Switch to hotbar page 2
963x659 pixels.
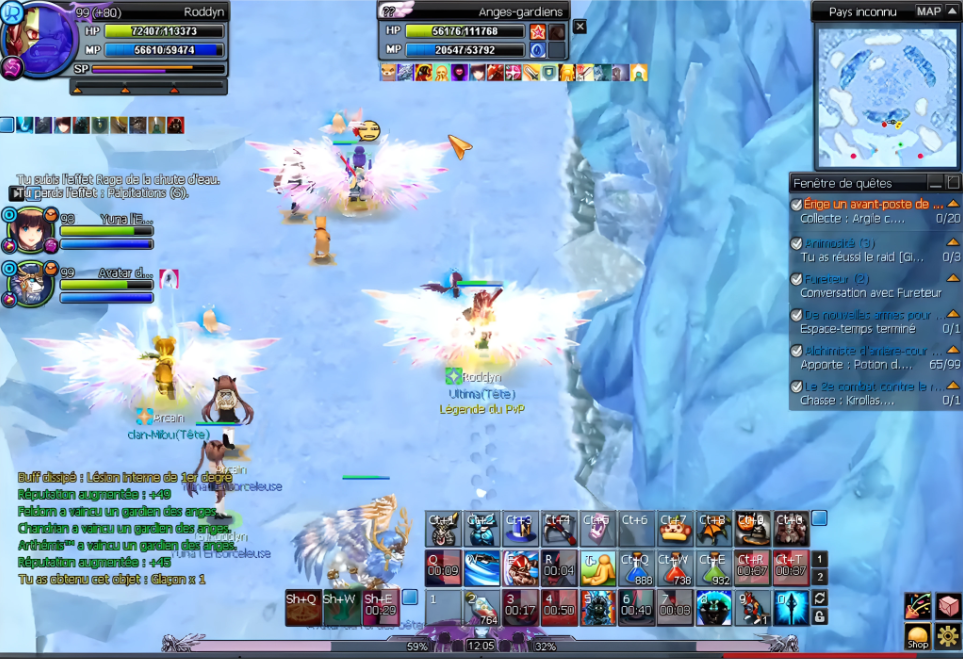click(819, 577)
